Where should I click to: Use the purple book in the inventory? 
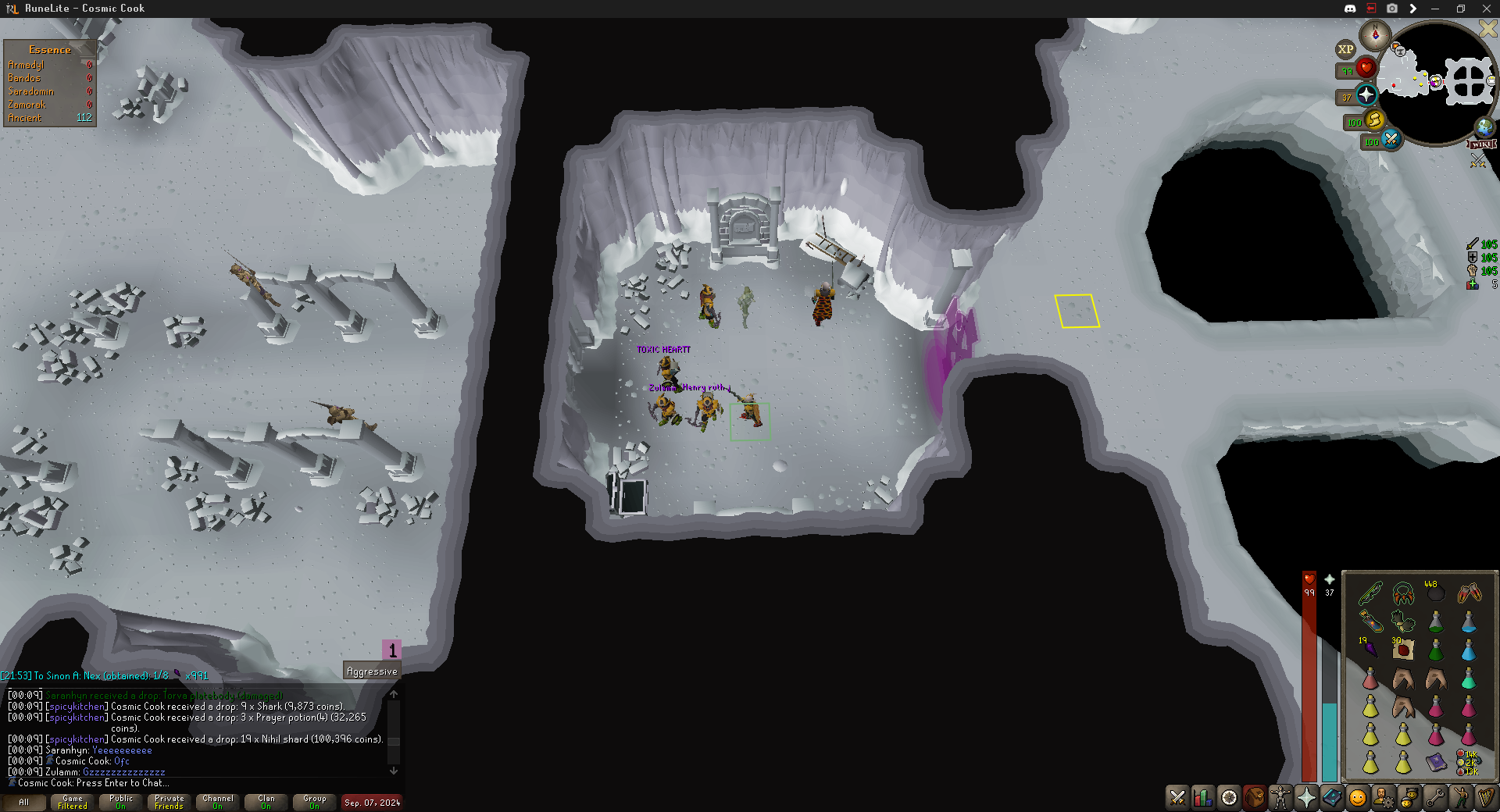[1436, 762]
